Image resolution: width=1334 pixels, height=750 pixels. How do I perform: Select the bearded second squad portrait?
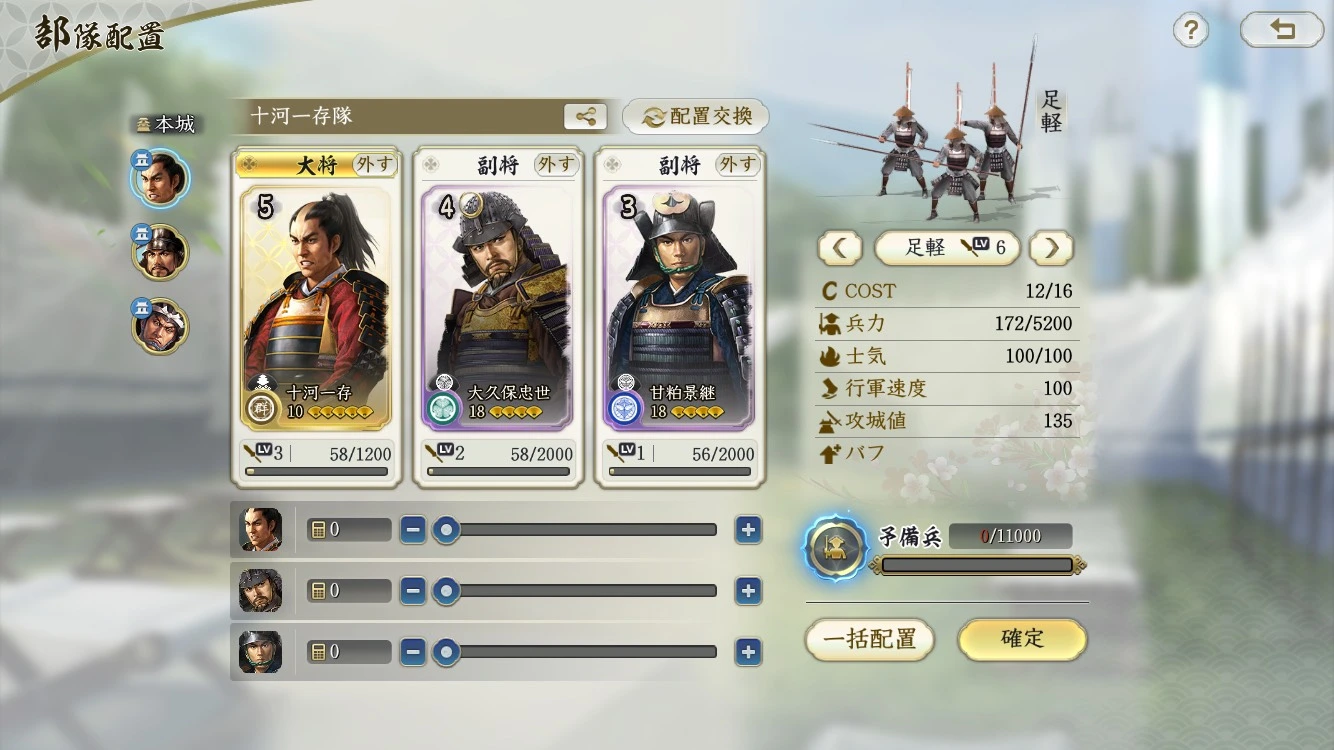click(x=159, y=252)
